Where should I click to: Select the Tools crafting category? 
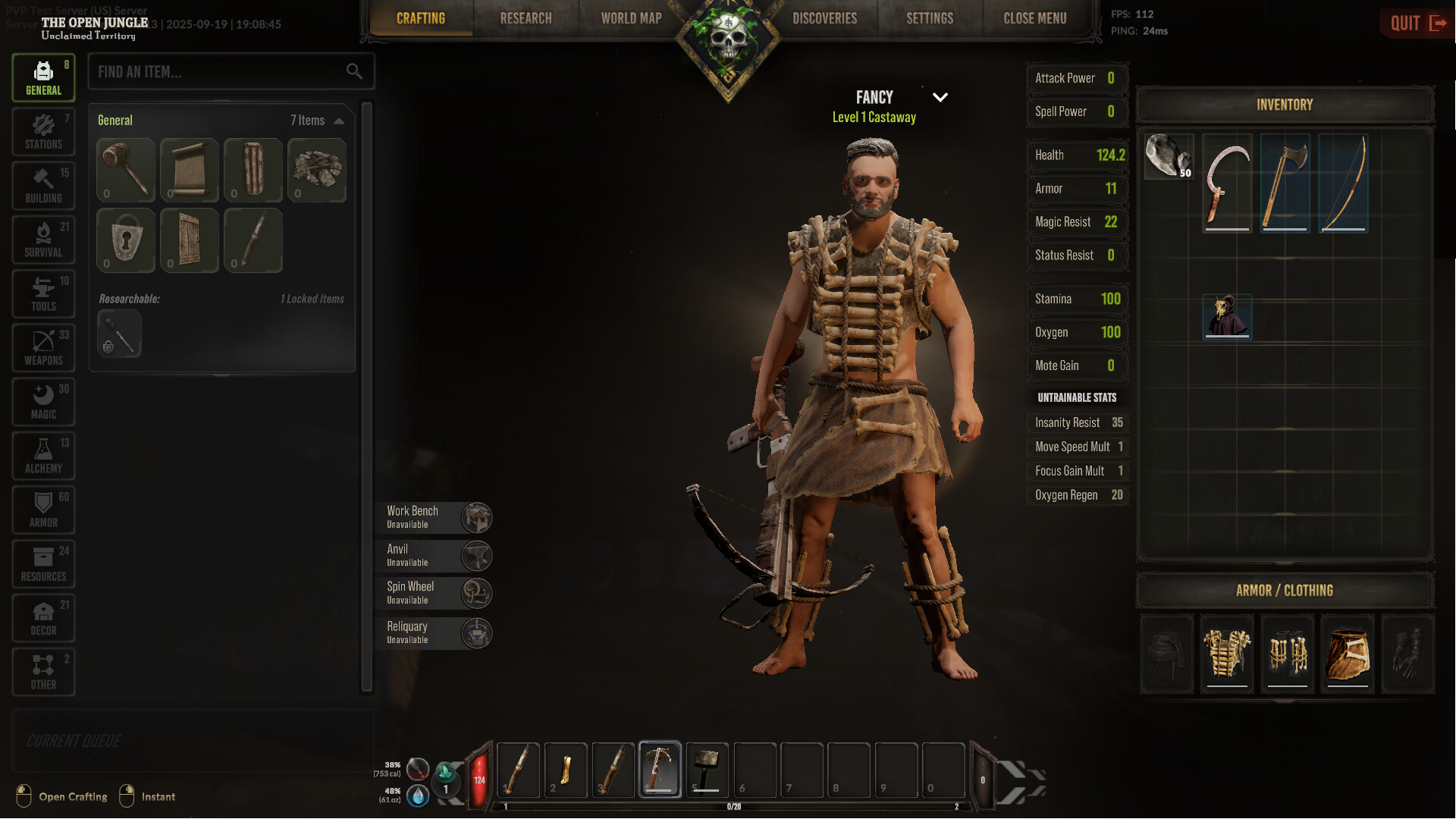(43, 293)
